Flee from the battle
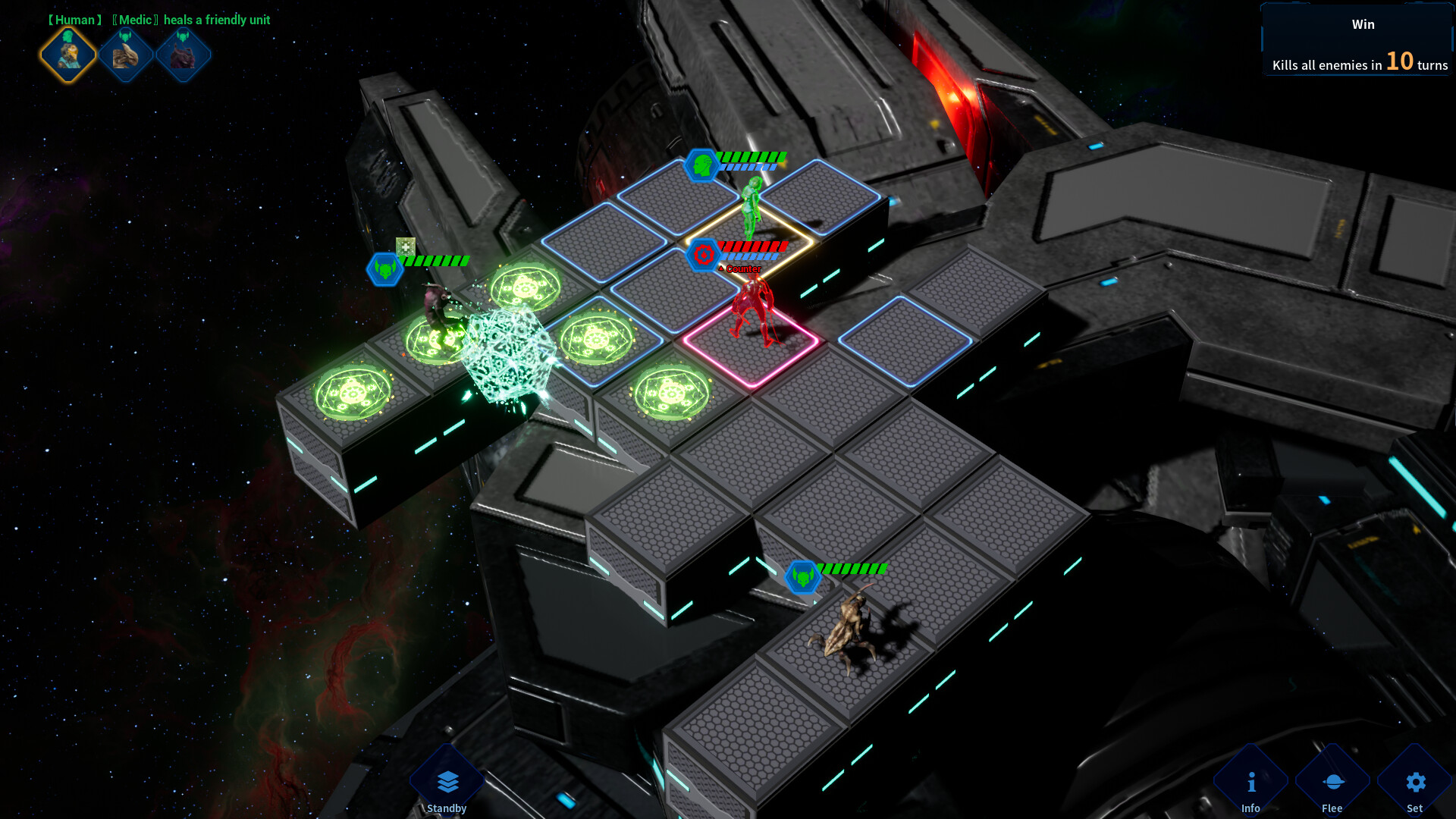 pyautogui.click(x=1332, y=783)
